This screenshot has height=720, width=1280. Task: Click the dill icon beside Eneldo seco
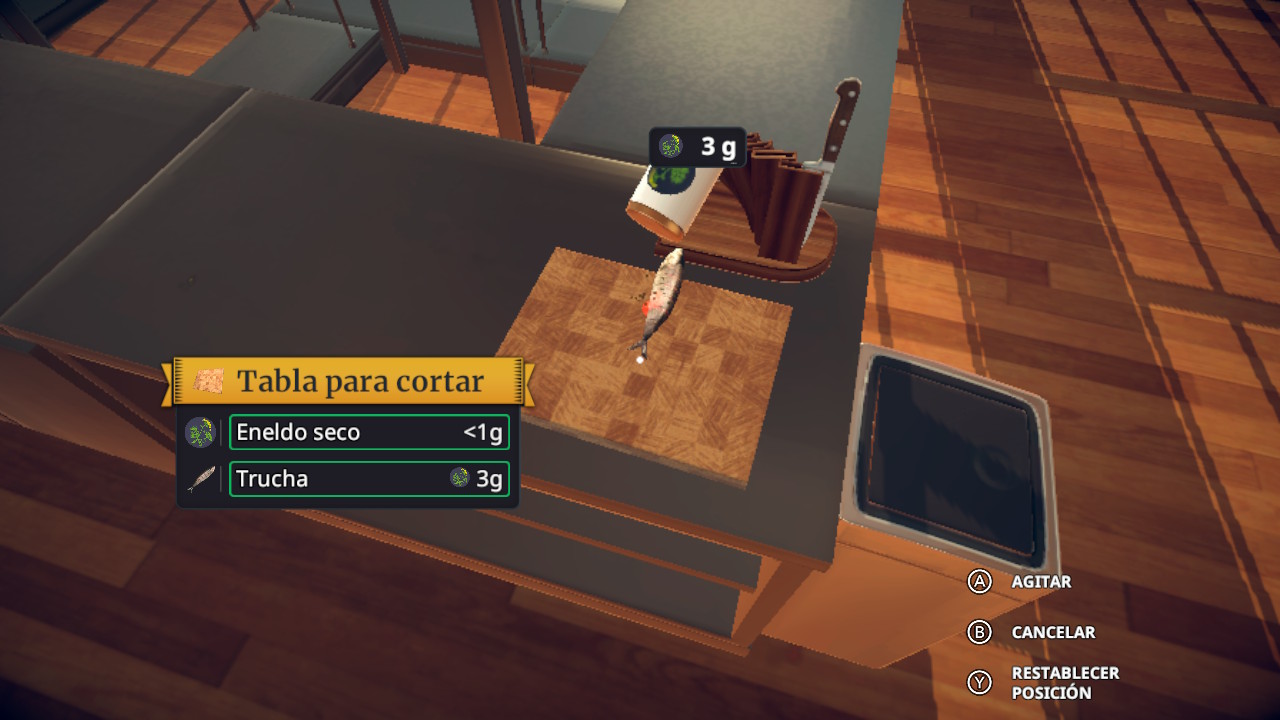[200, 433]
